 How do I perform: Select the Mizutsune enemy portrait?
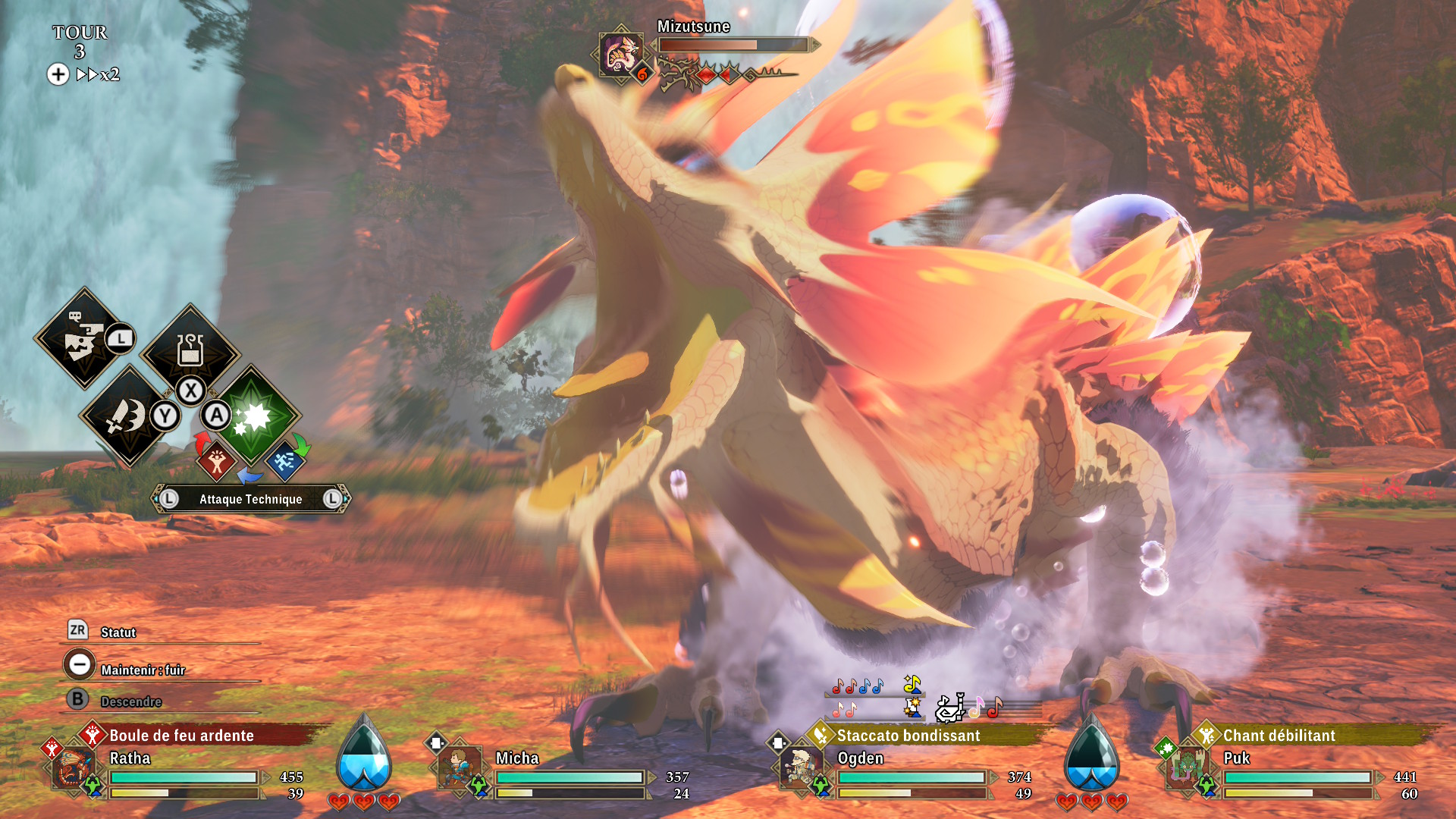(x=620, y=54)
